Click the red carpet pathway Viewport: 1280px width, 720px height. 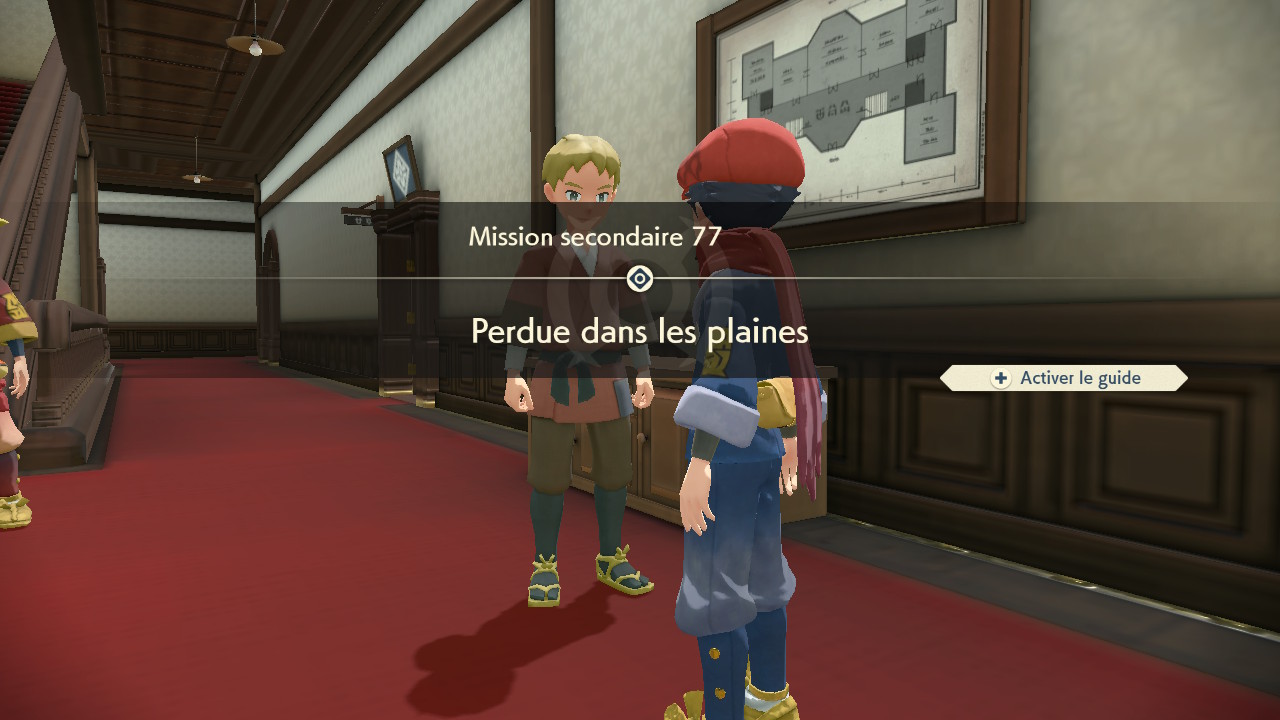(x=300, y=600)
